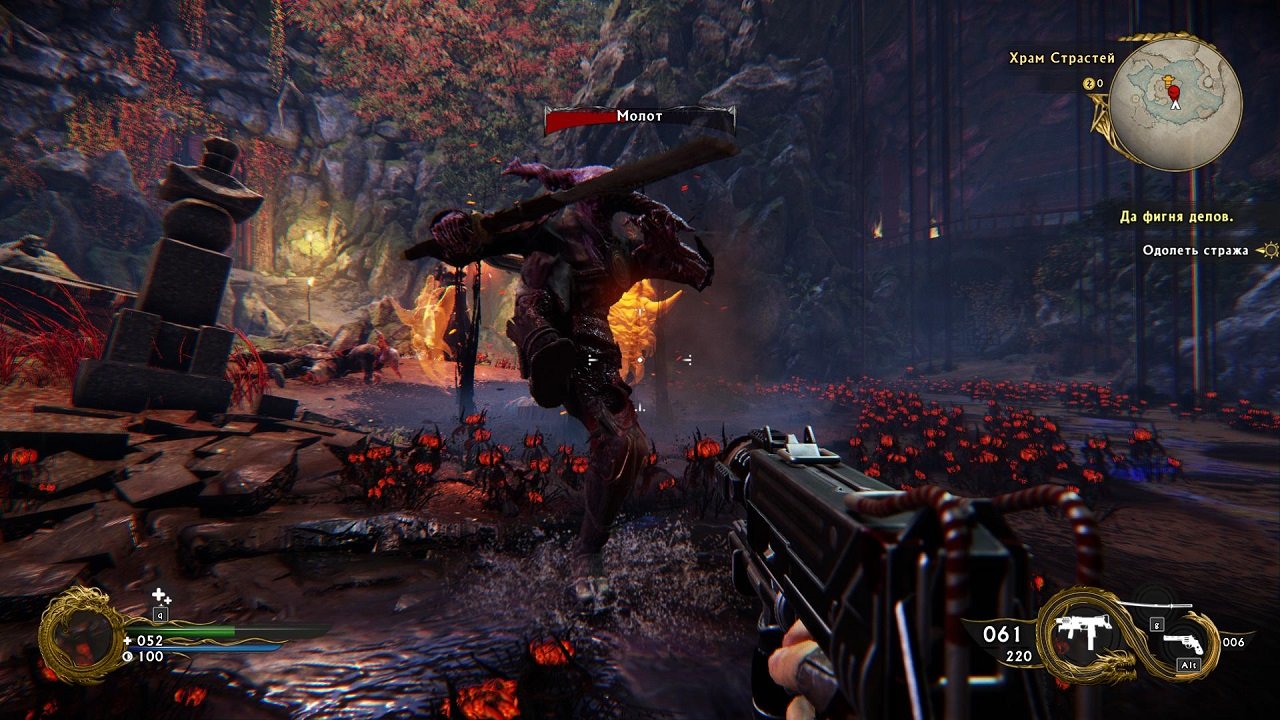Click the medkit quick-item icon above health bar

[158, 595]
